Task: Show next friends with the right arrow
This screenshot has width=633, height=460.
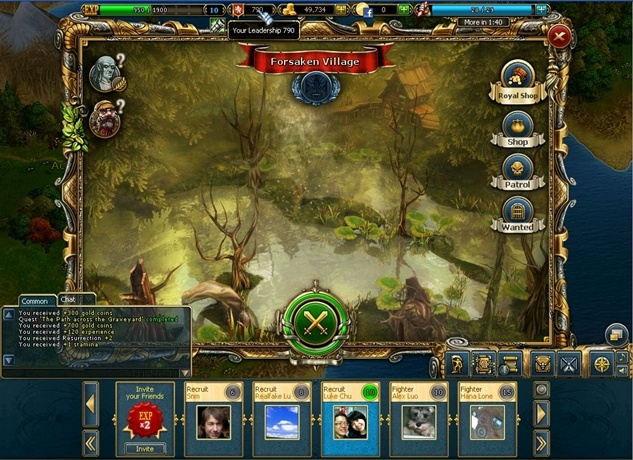Action: coord(542,412)
